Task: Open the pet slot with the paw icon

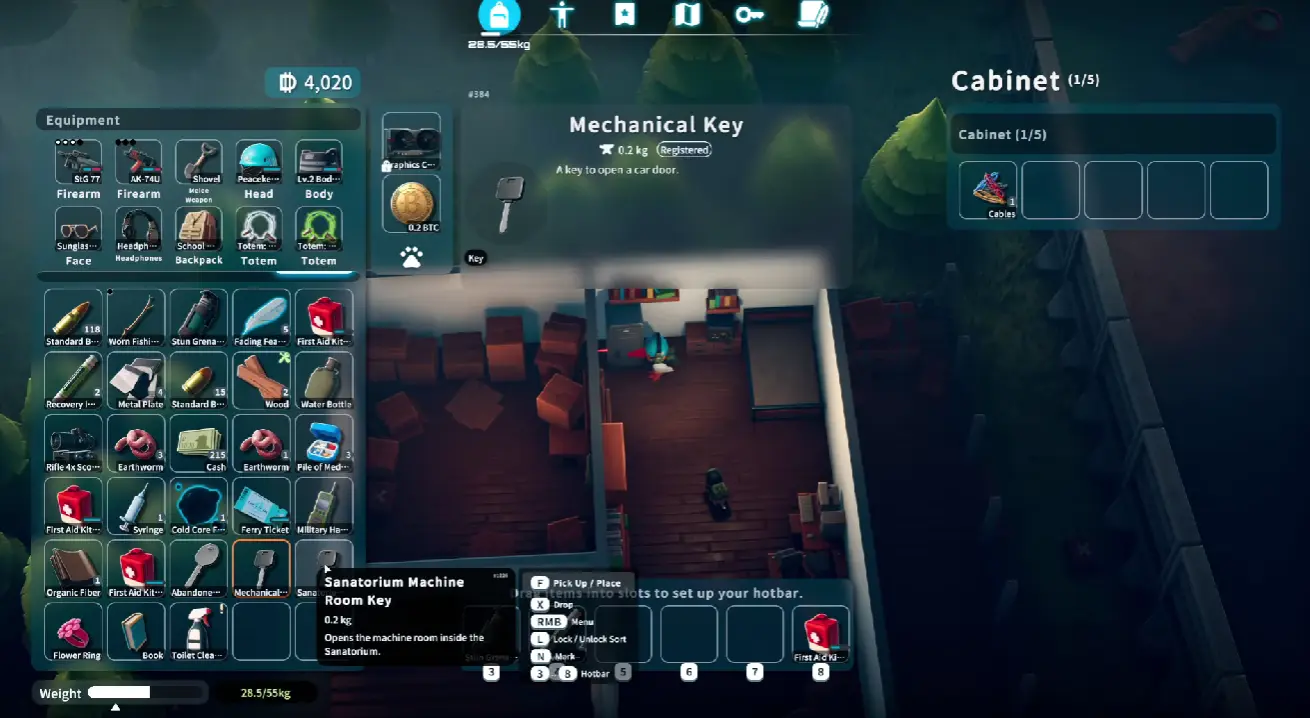Action: coord(411,257)
